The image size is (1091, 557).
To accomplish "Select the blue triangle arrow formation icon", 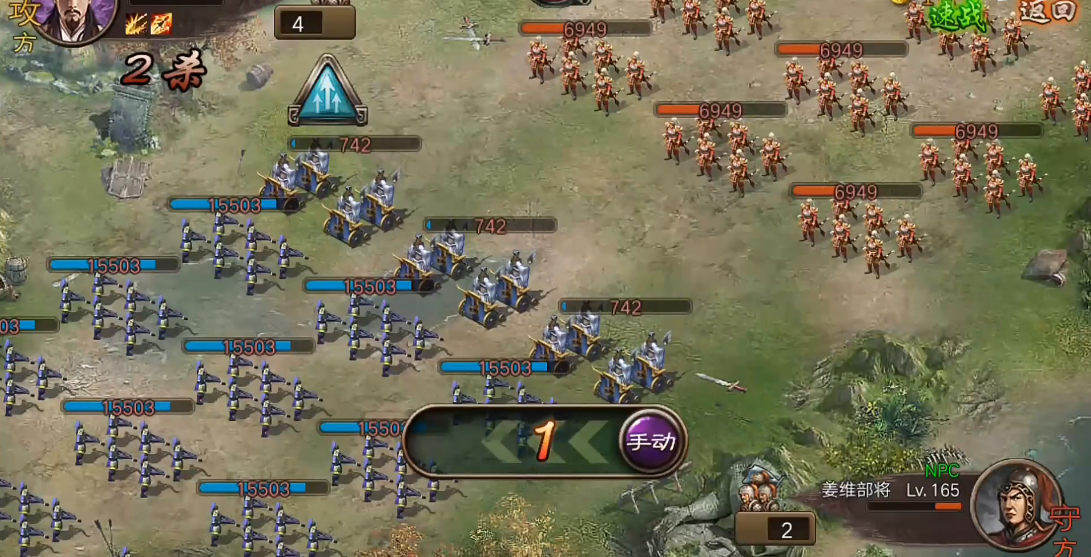I will 327,92.
